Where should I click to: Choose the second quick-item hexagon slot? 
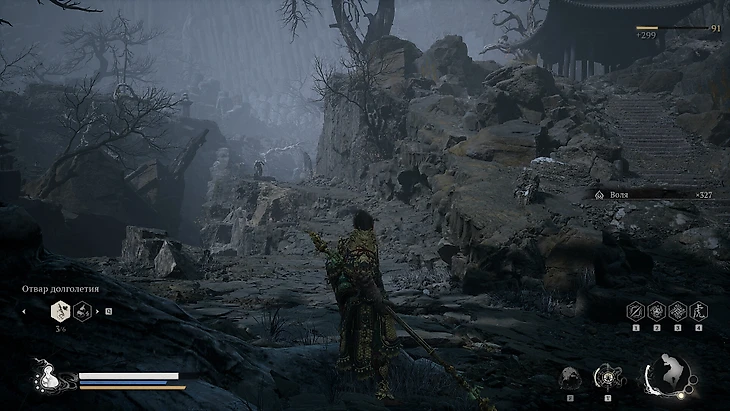83,311
